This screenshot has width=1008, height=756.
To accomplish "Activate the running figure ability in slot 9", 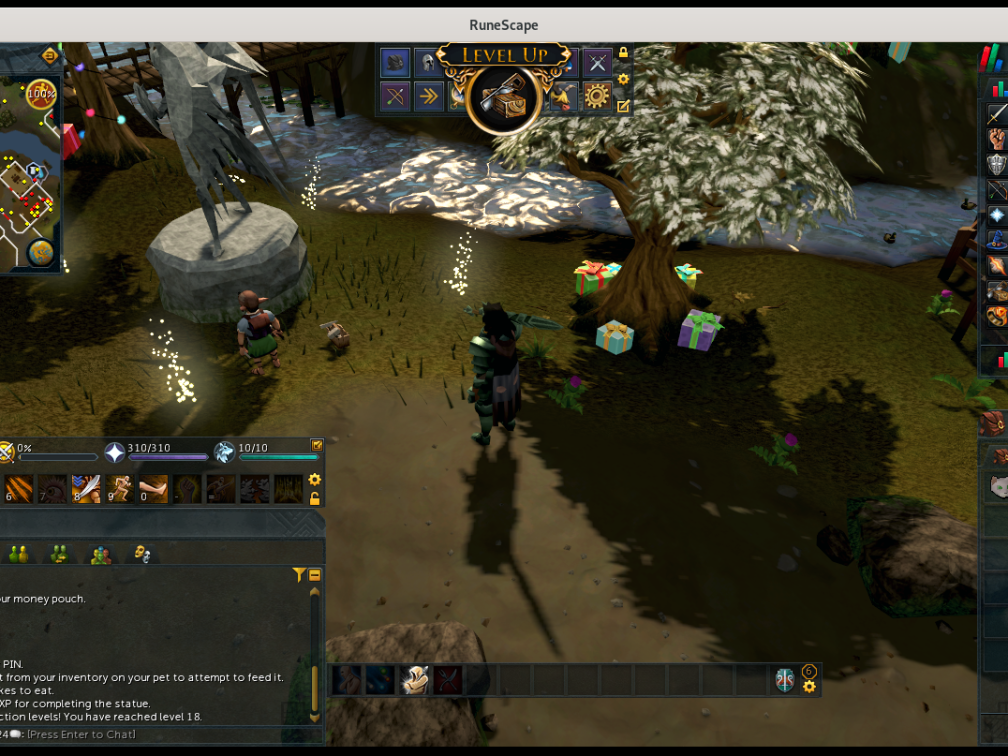I will [x=120, y=488].
